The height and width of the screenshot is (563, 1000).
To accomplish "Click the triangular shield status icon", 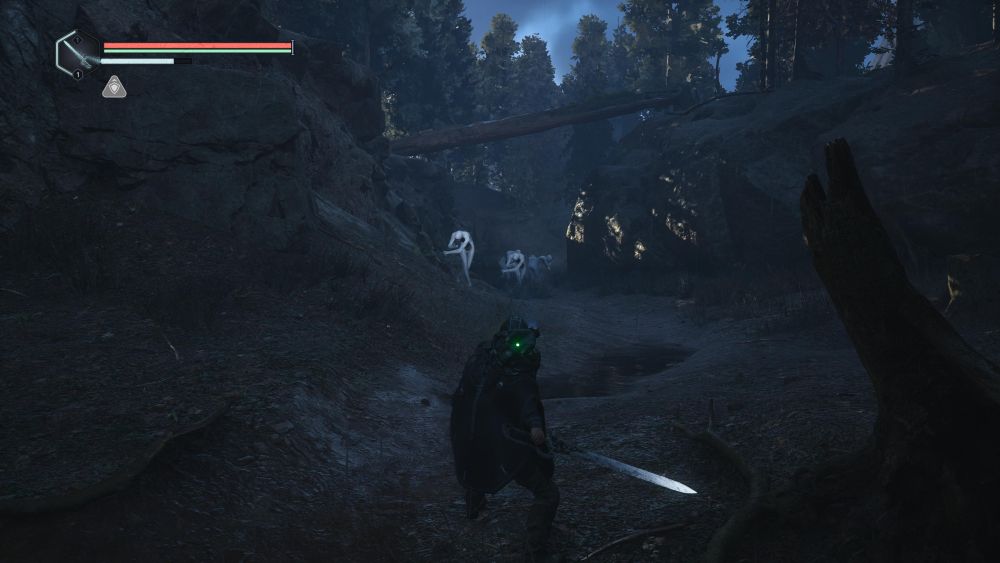I will 114,87.
